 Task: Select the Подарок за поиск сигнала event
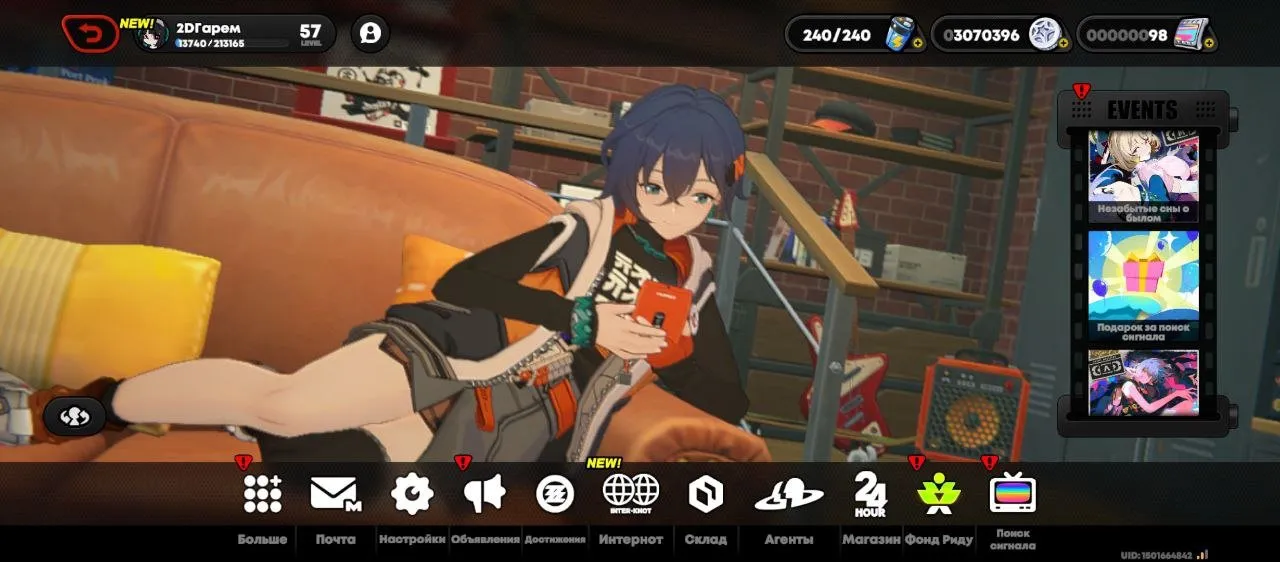(1143, 285)
